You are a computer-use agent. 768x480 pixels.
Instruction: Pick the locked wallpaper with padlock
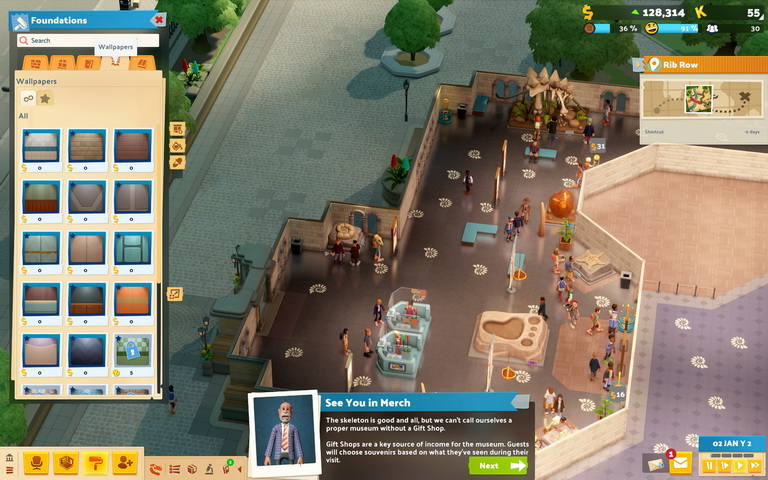[133, 351]
